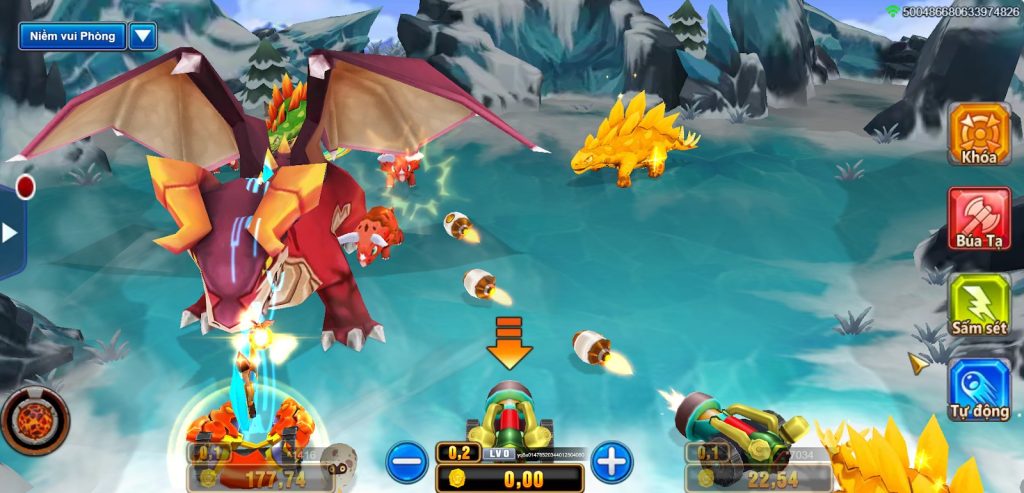Viewport: 1024px width, 493px height.
Task: Open the lava dragon orb icon
Action: (35, 420)
